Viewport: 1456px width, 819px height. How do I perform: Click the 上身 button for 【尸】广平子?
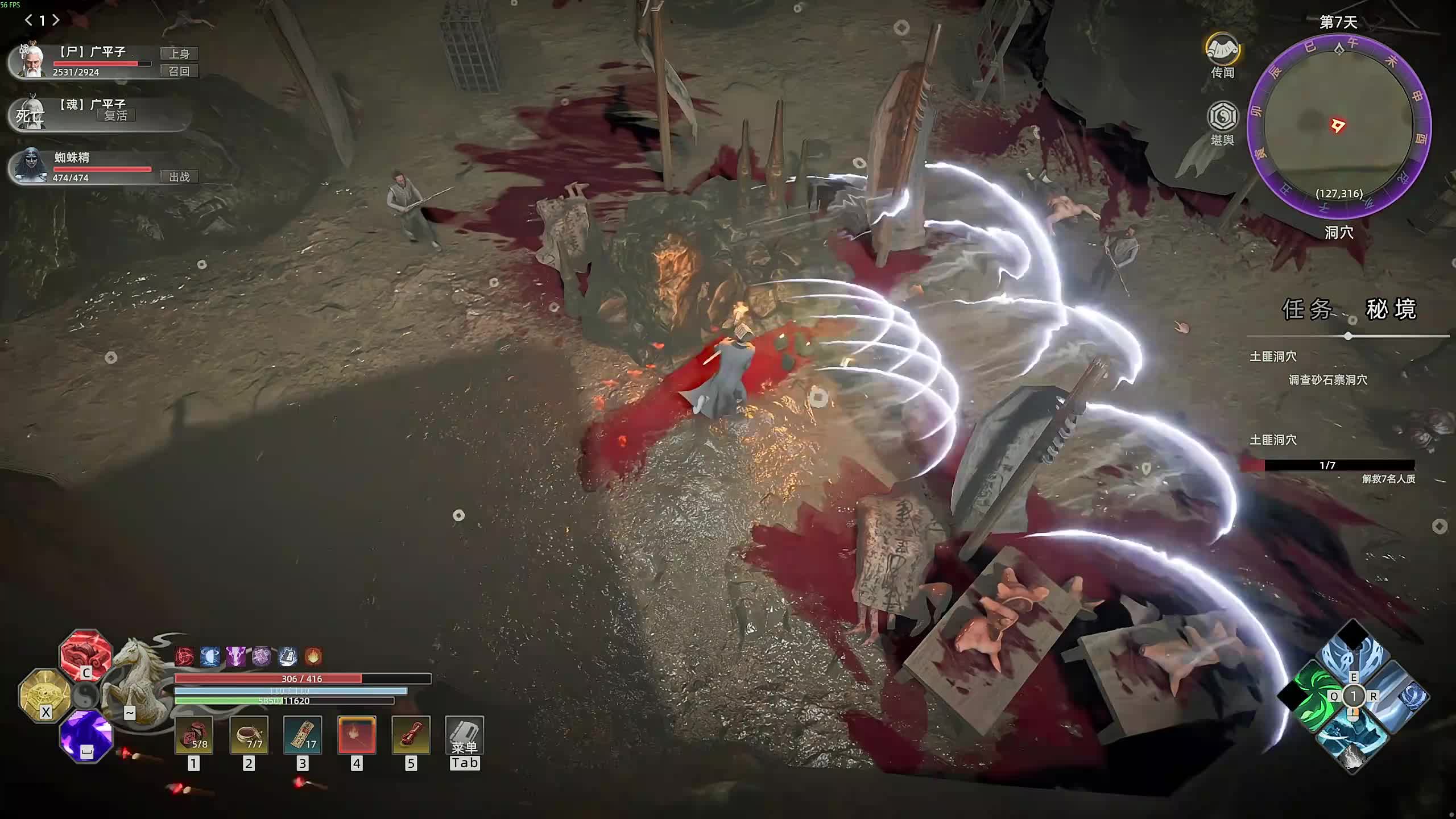click(x=179, y=53)
